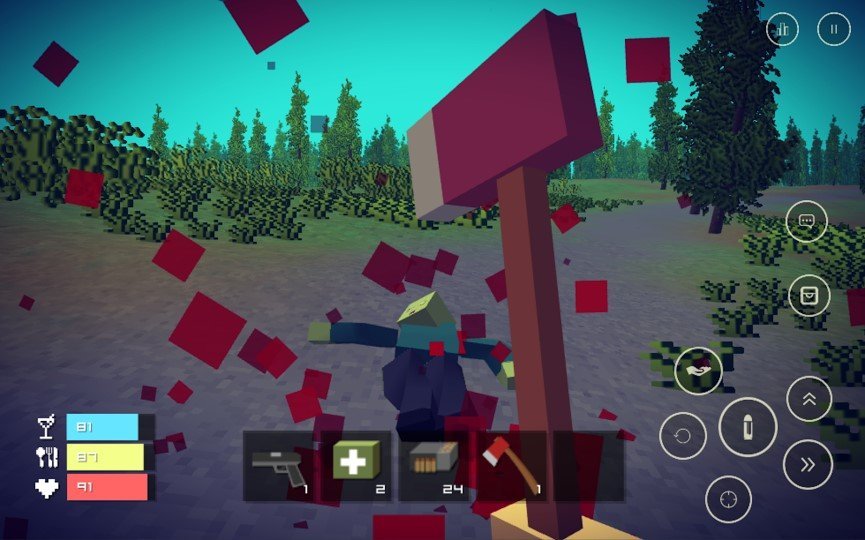The image size is (865, 540).
Task: Open the bar chart statistics button
Action: (x=783, y=30)
